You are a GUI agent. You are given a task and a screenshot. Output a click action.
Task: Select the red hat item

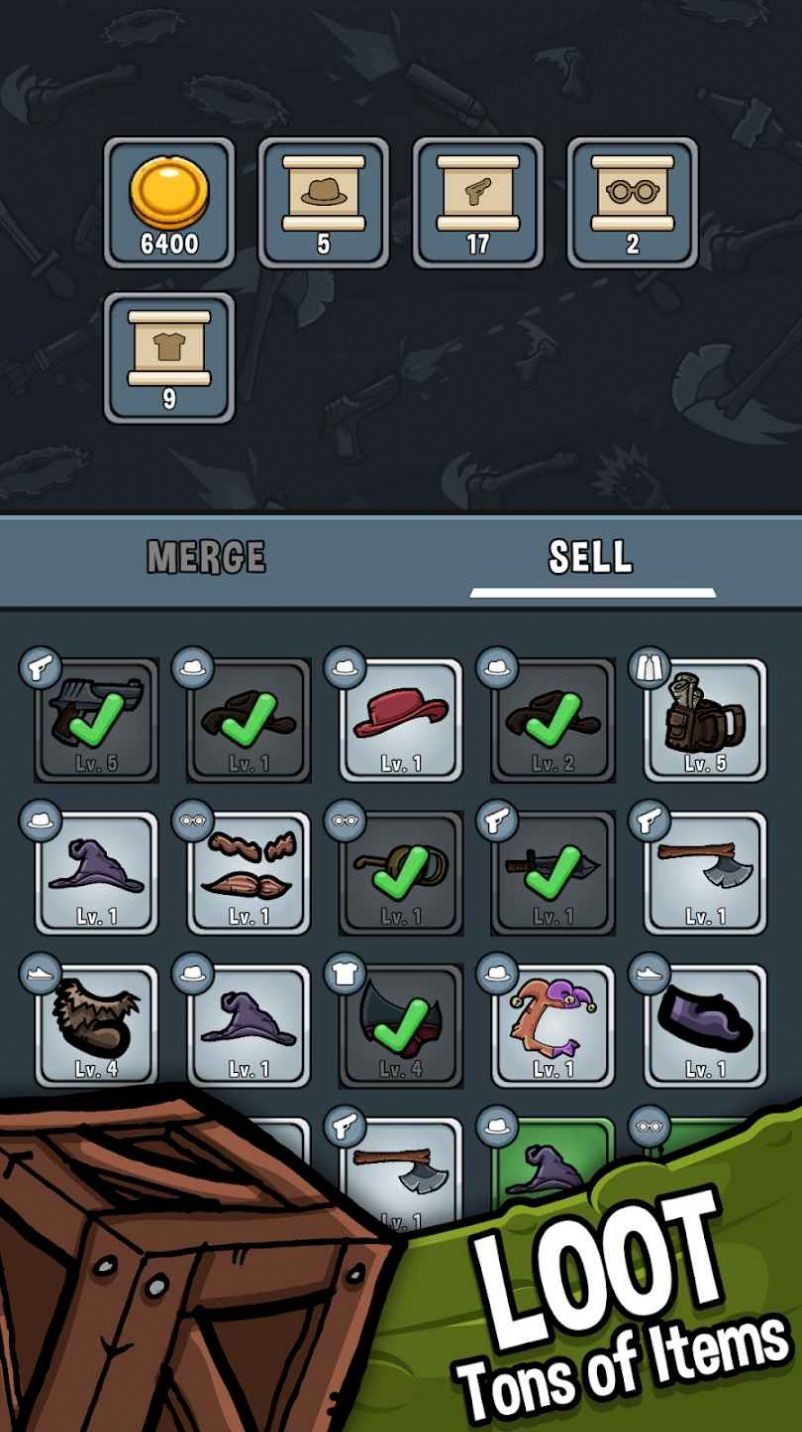[401, 718]
